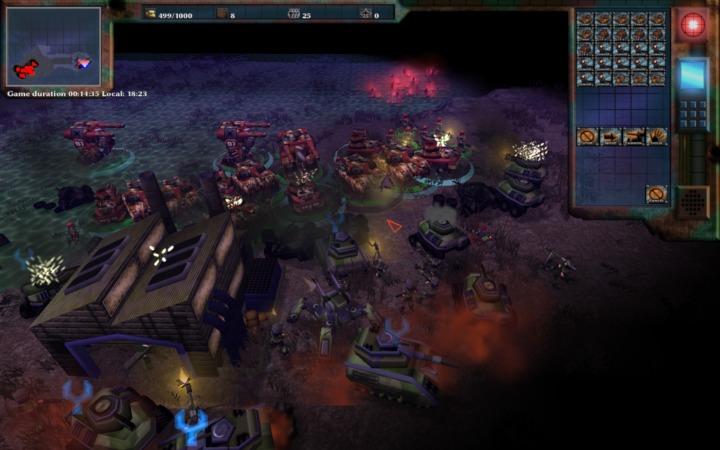Image resolution: width=720 pixels, height=450 pixels.
Task: Open the blue monitor screen on the console
Action: coord(692,75)
